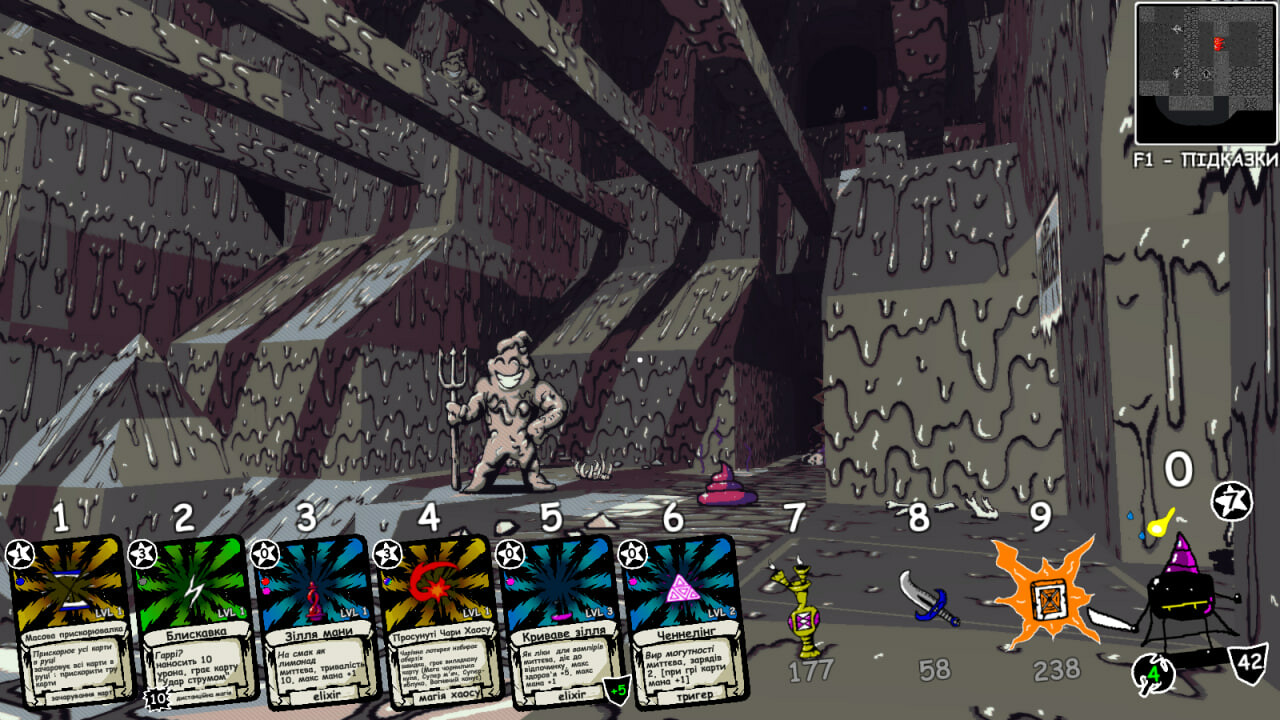Play the Криваве зілля elixir card
The width and height of the screenshot is (1280, 720).
(560, 622)
